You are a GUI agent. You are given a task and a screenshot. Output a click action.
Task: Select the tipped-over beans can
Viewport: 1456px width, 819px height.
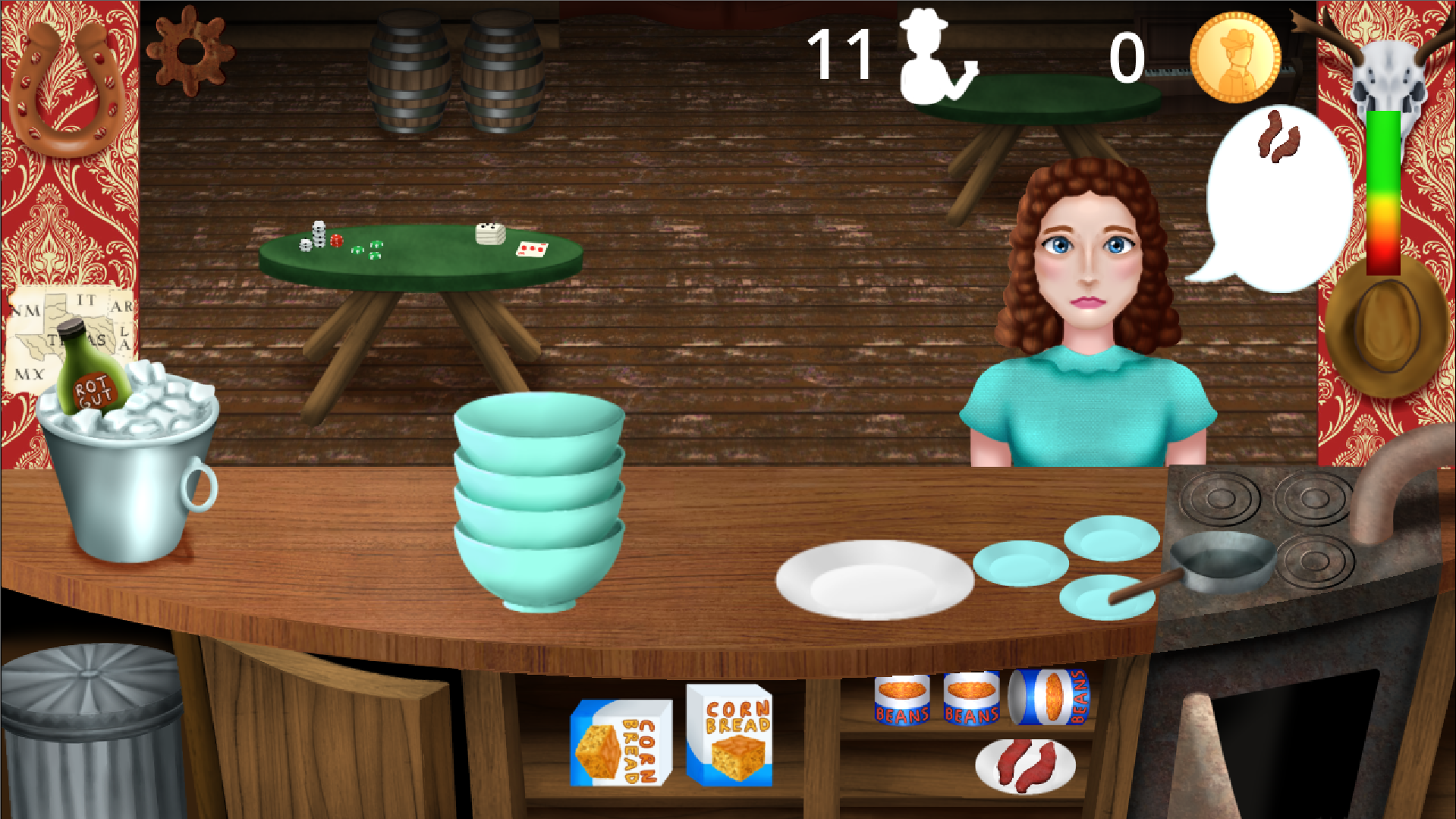point(1050,697)
